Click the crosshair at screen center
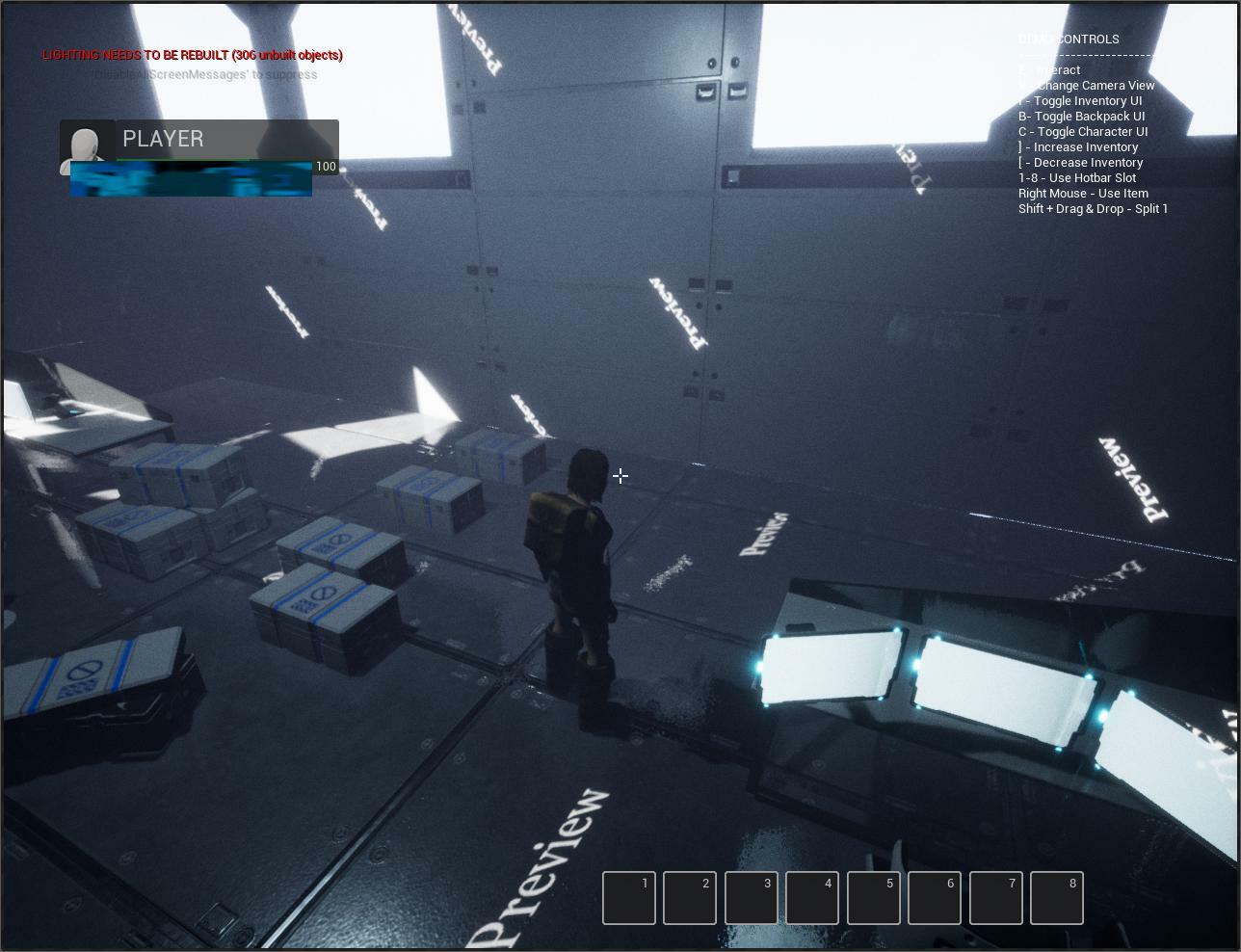 620,476
